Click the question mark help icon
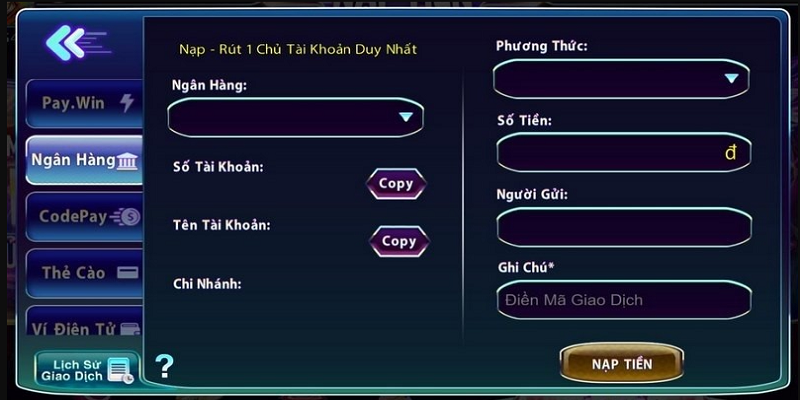 tap(164, 366)
